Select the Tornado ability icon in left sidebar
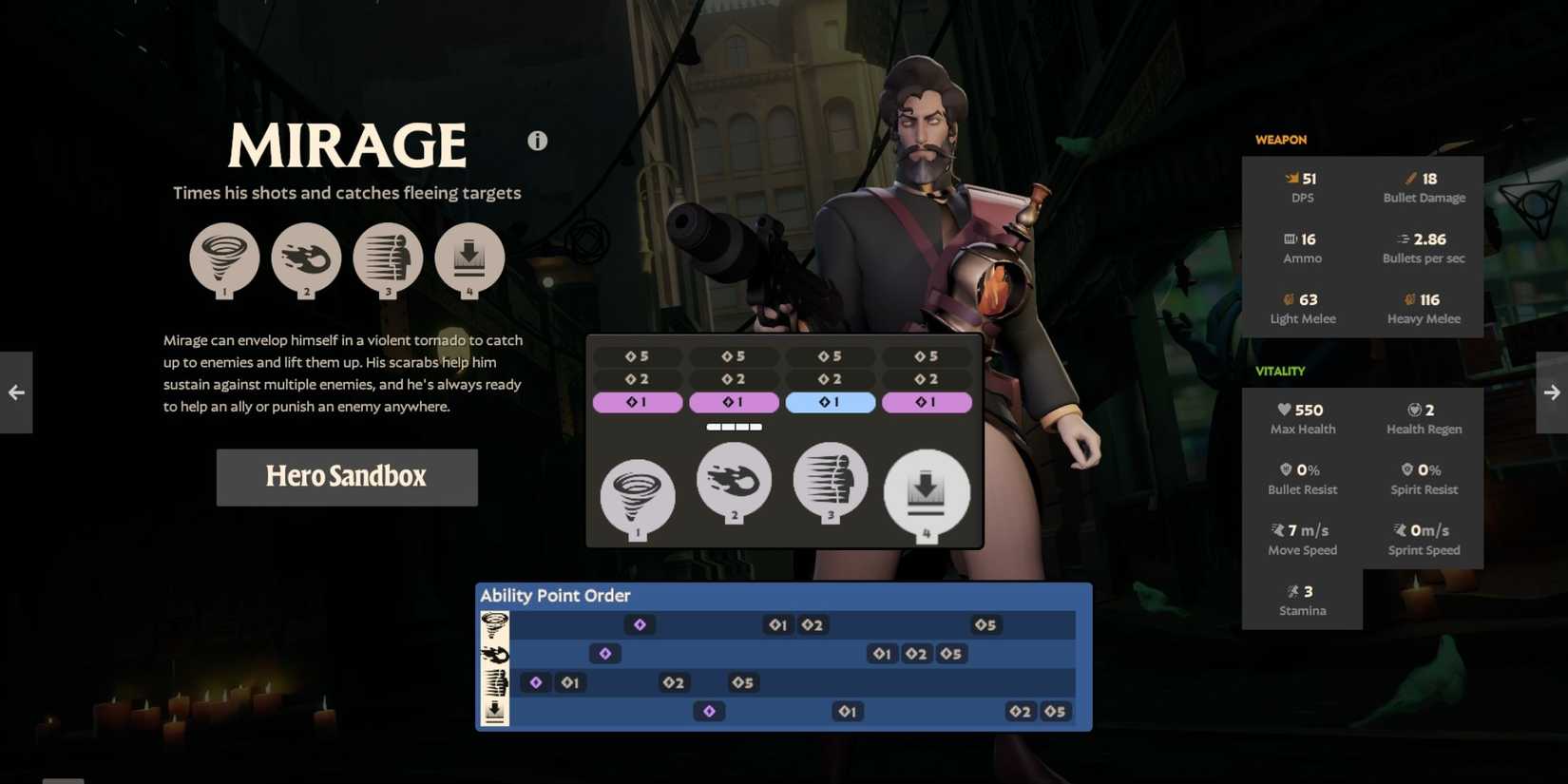The image size is (1568, 784). (x=226, y=258)
